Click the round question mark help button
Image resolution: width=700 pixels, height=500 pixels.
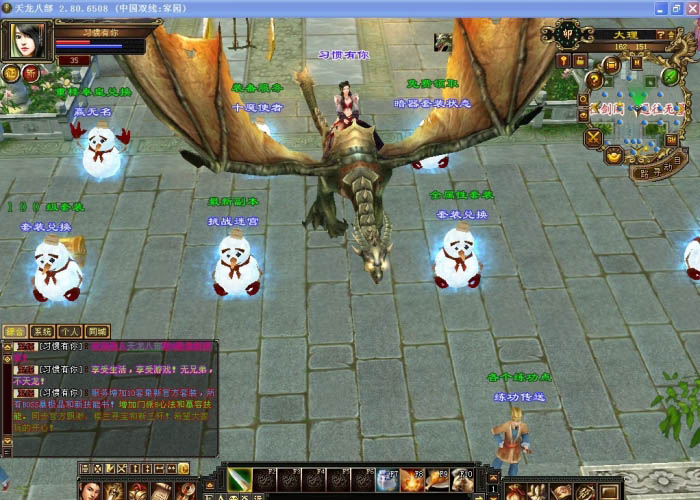[x=596, y=81]
